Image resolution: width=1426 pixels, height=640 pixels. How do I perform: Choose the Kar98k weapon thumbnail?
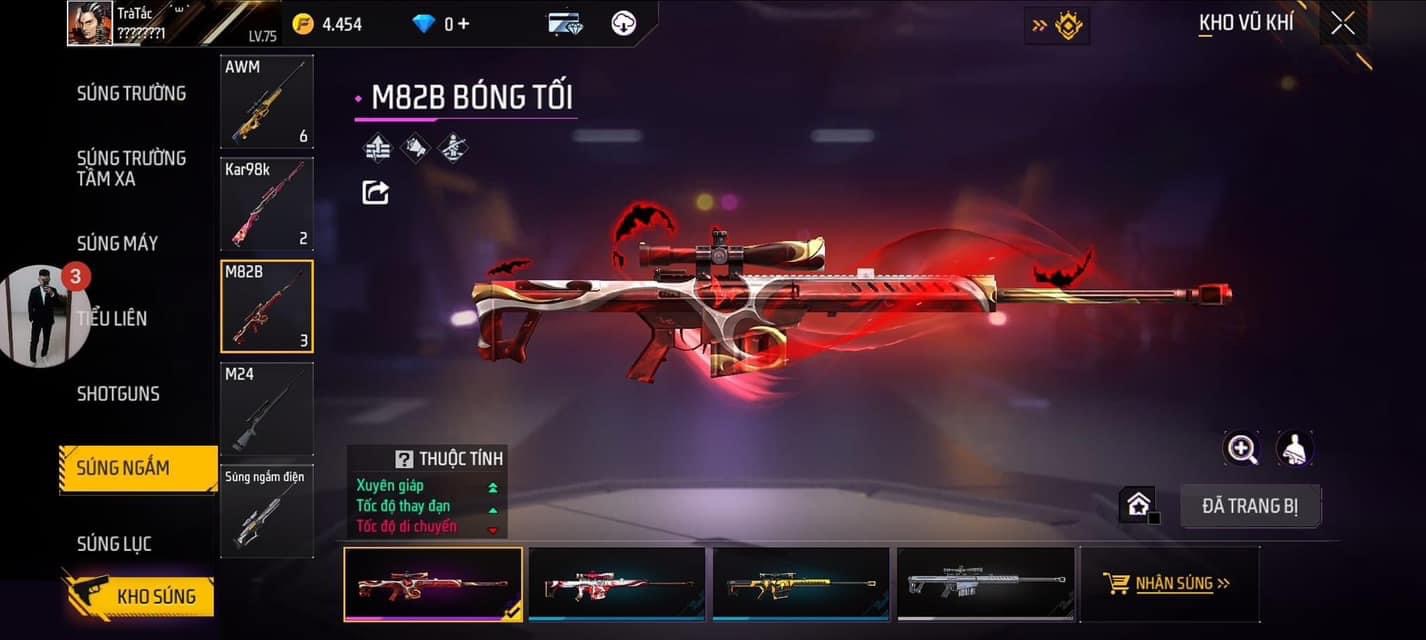click(266, 203)
